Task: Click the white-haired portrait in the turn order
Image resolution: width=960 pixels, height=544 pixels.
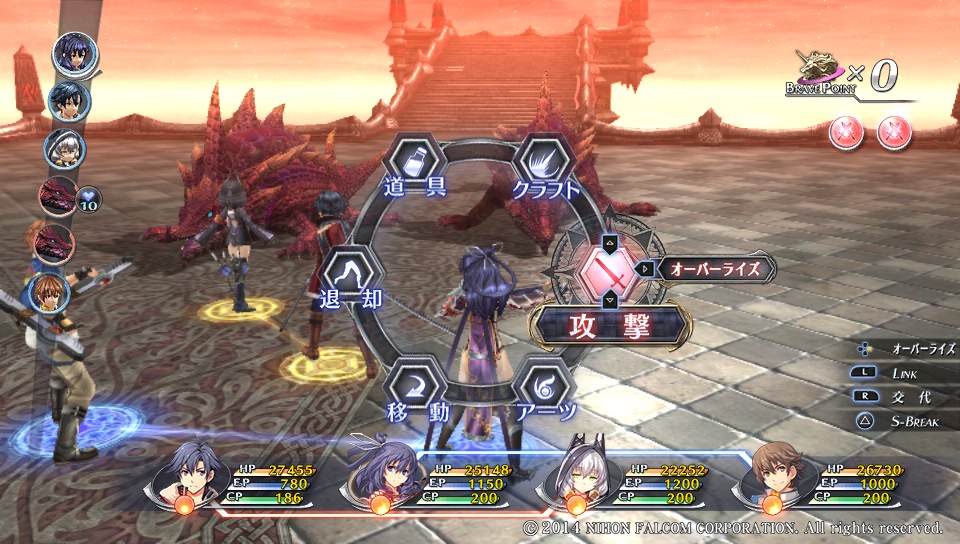Action: (64, 148)
